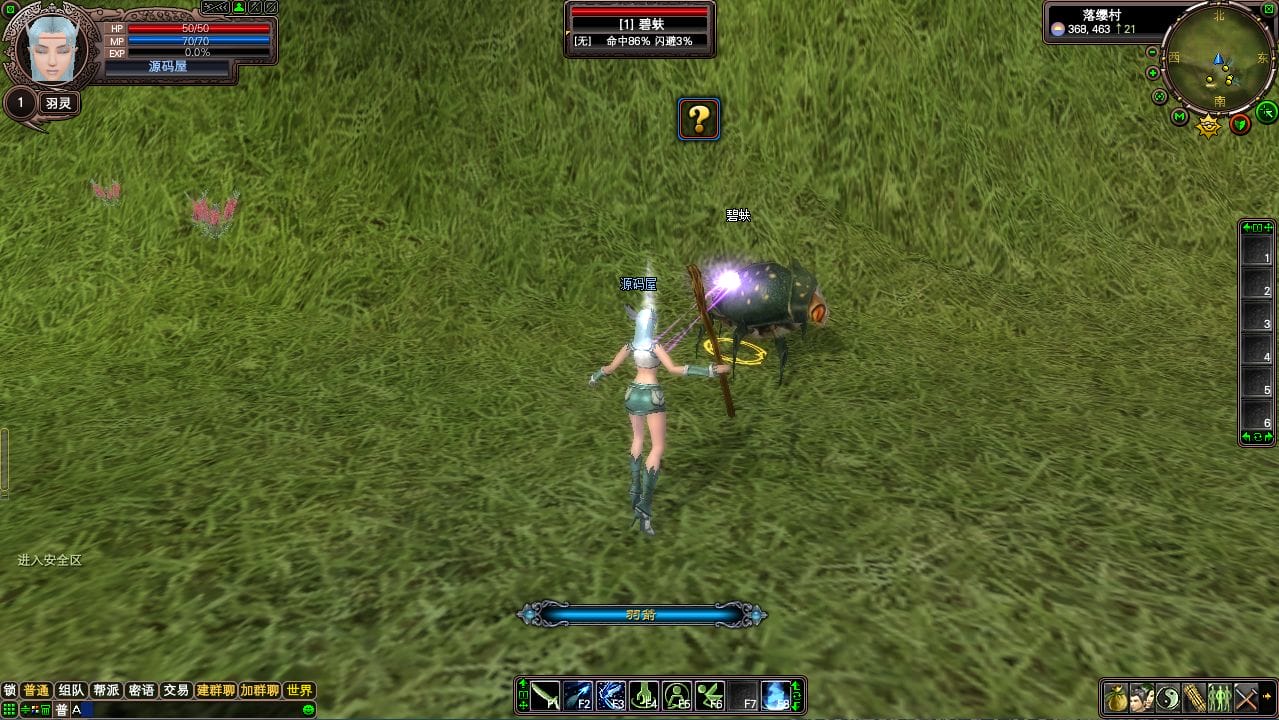Click the 加群聊 join group chat button

259,691
